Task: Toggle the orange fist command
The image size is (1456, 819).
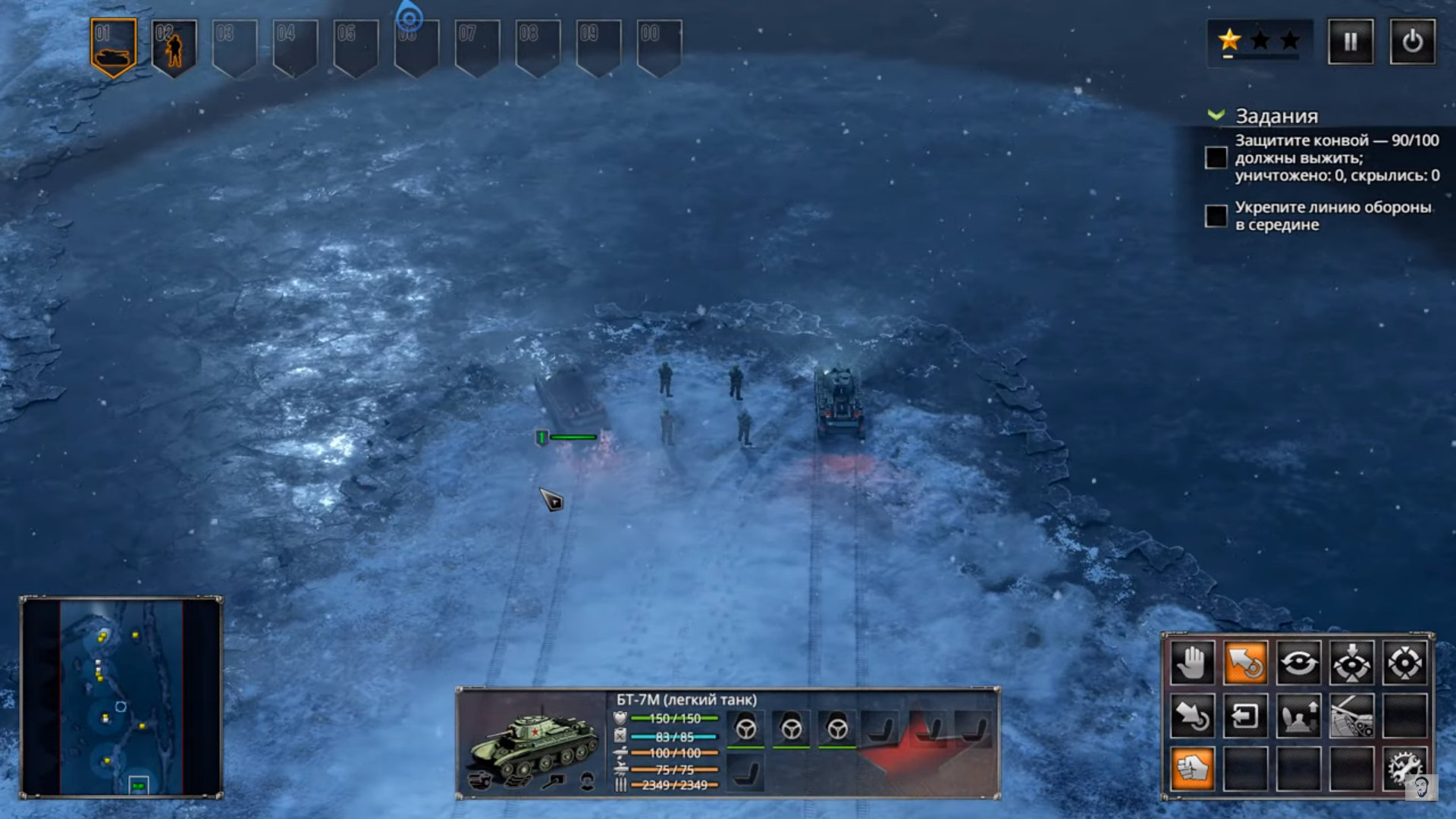Action: (x=1192, y=769)
